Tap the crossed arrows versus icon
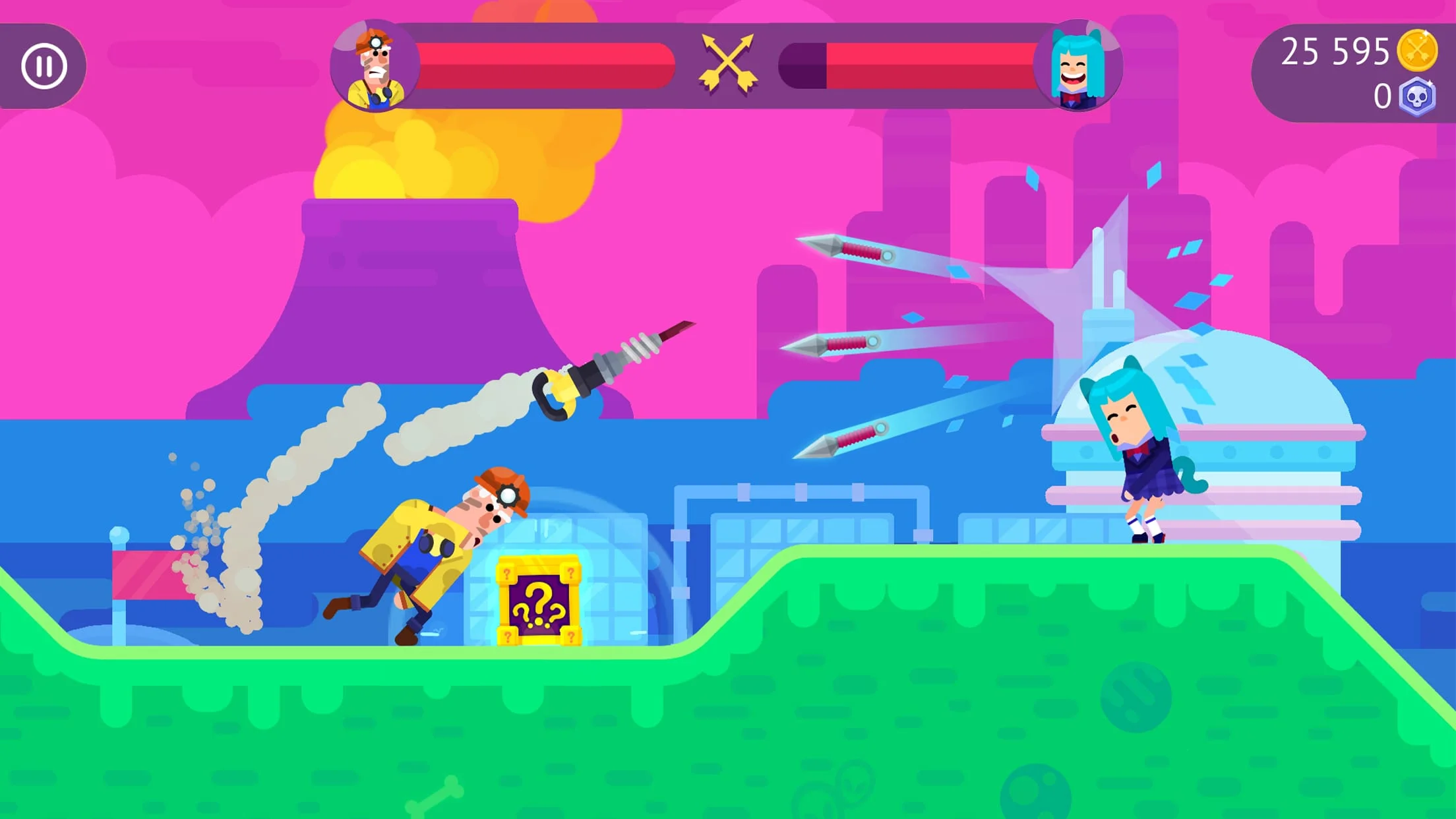The width and height of the screenshot is (1456, 819). coord(729,64)
